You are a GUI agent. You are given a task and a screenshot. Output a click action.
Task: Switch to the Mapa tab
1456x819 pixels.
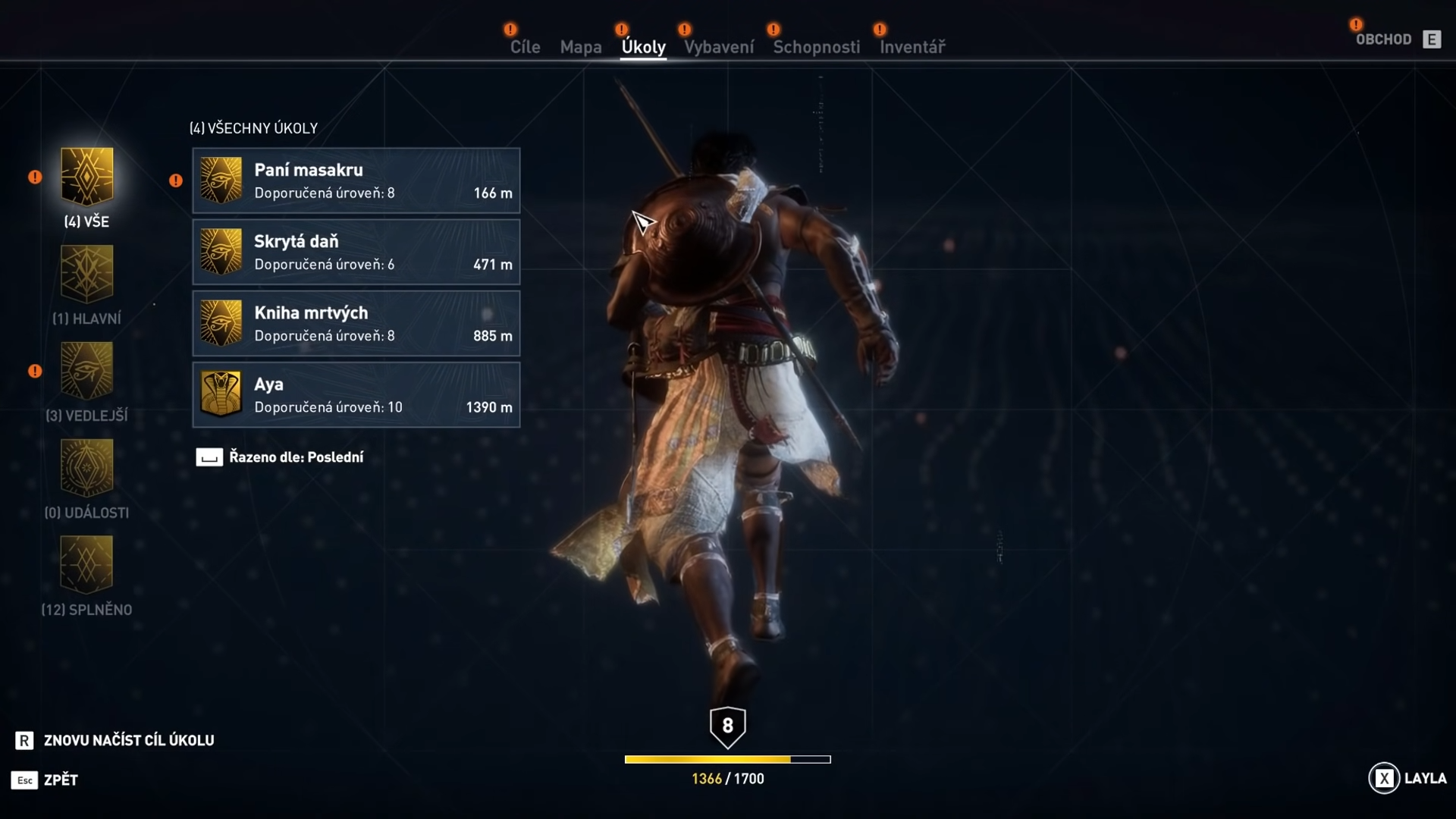581,46
